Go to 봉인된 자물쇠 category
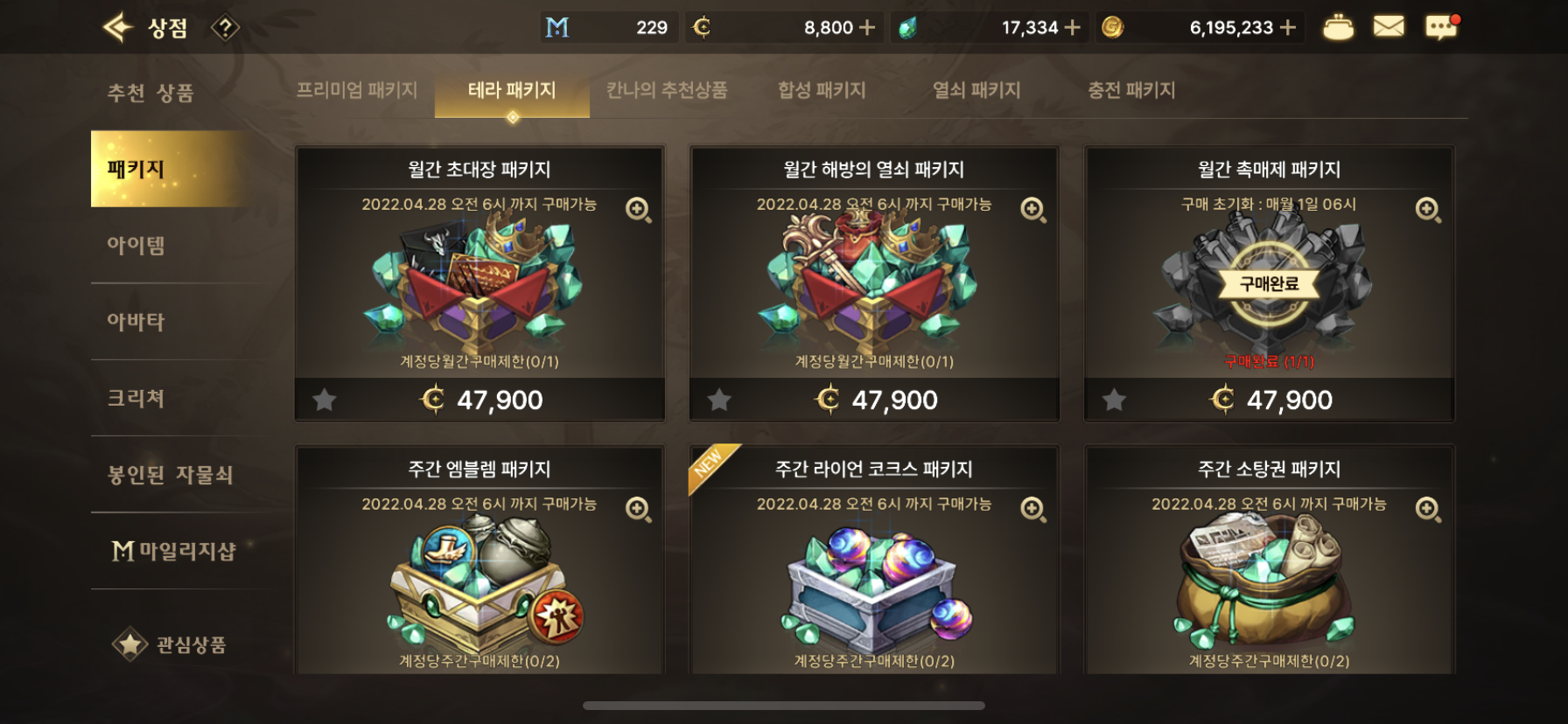1568x724 pixels. pyautogui.click(x=170, y=475)
